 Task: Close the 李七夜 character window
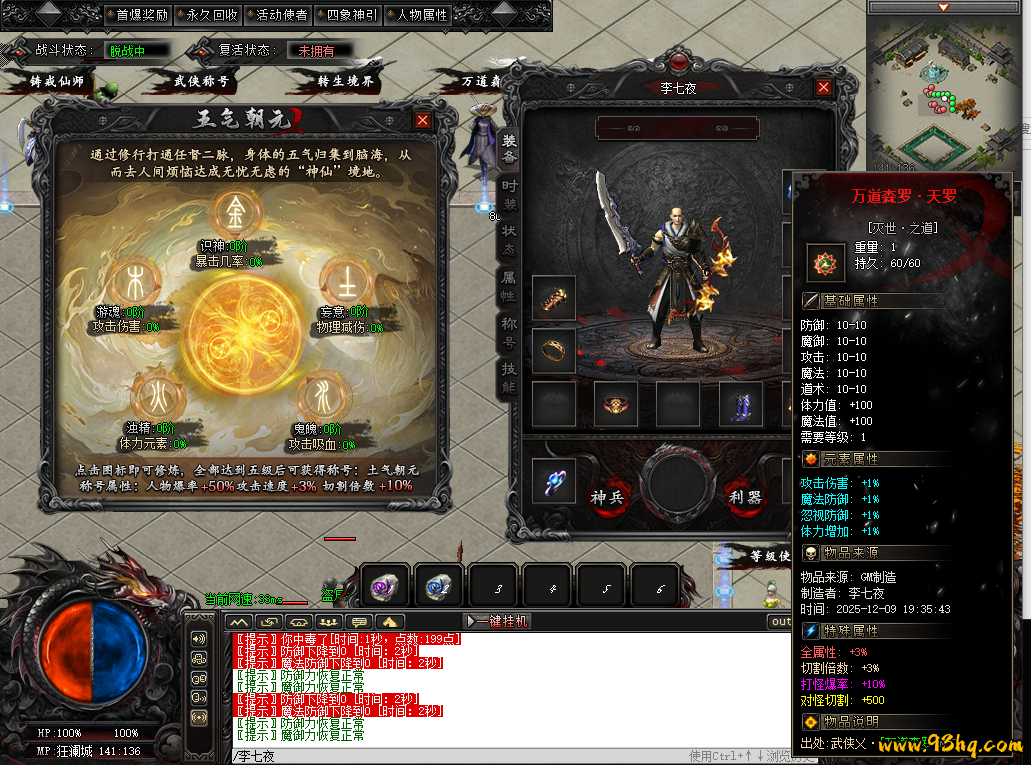824,87
